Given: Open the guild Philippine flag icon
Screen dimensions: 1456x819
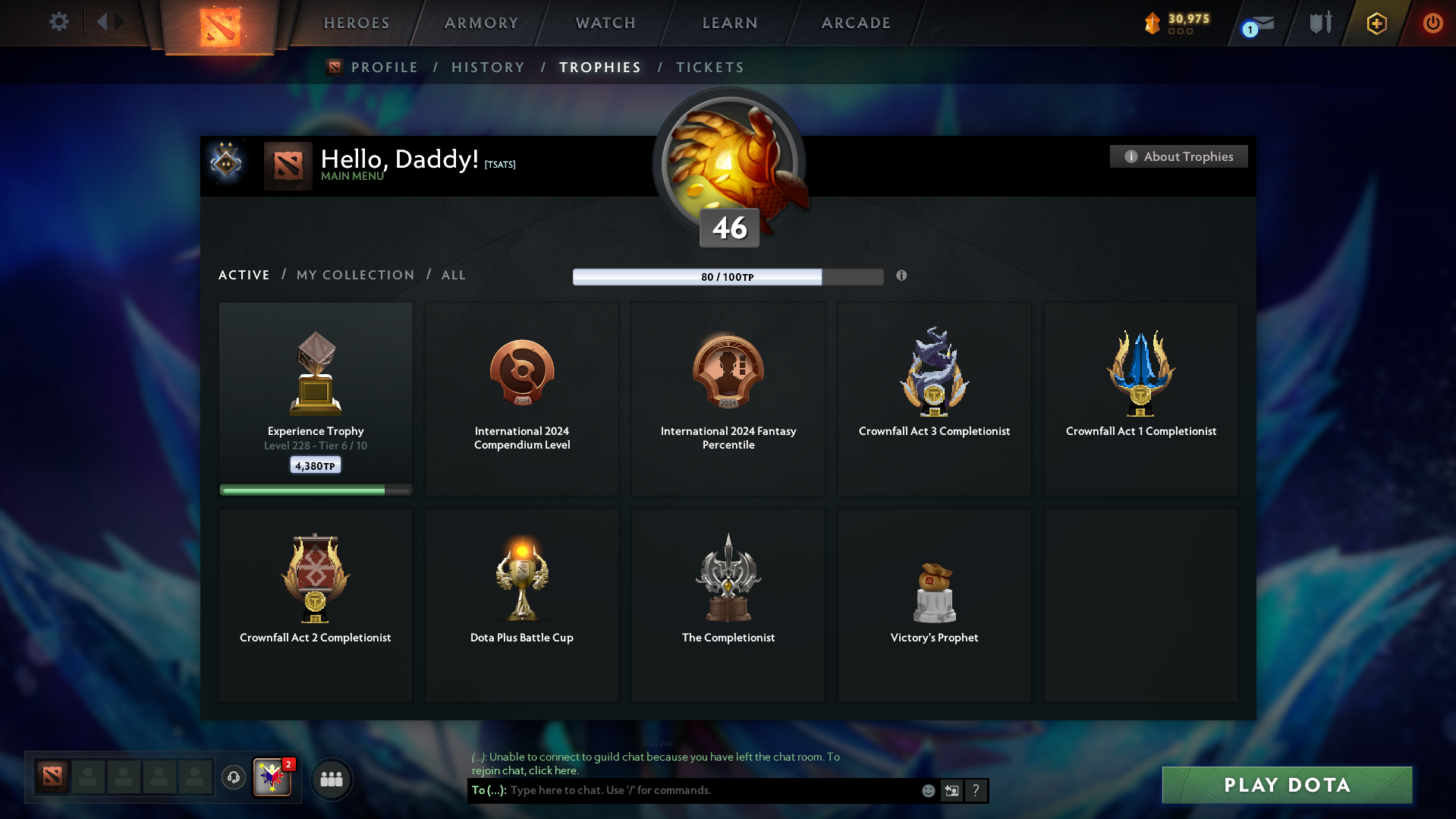Looking at the screenshot, I should click(x=272, y=779).
